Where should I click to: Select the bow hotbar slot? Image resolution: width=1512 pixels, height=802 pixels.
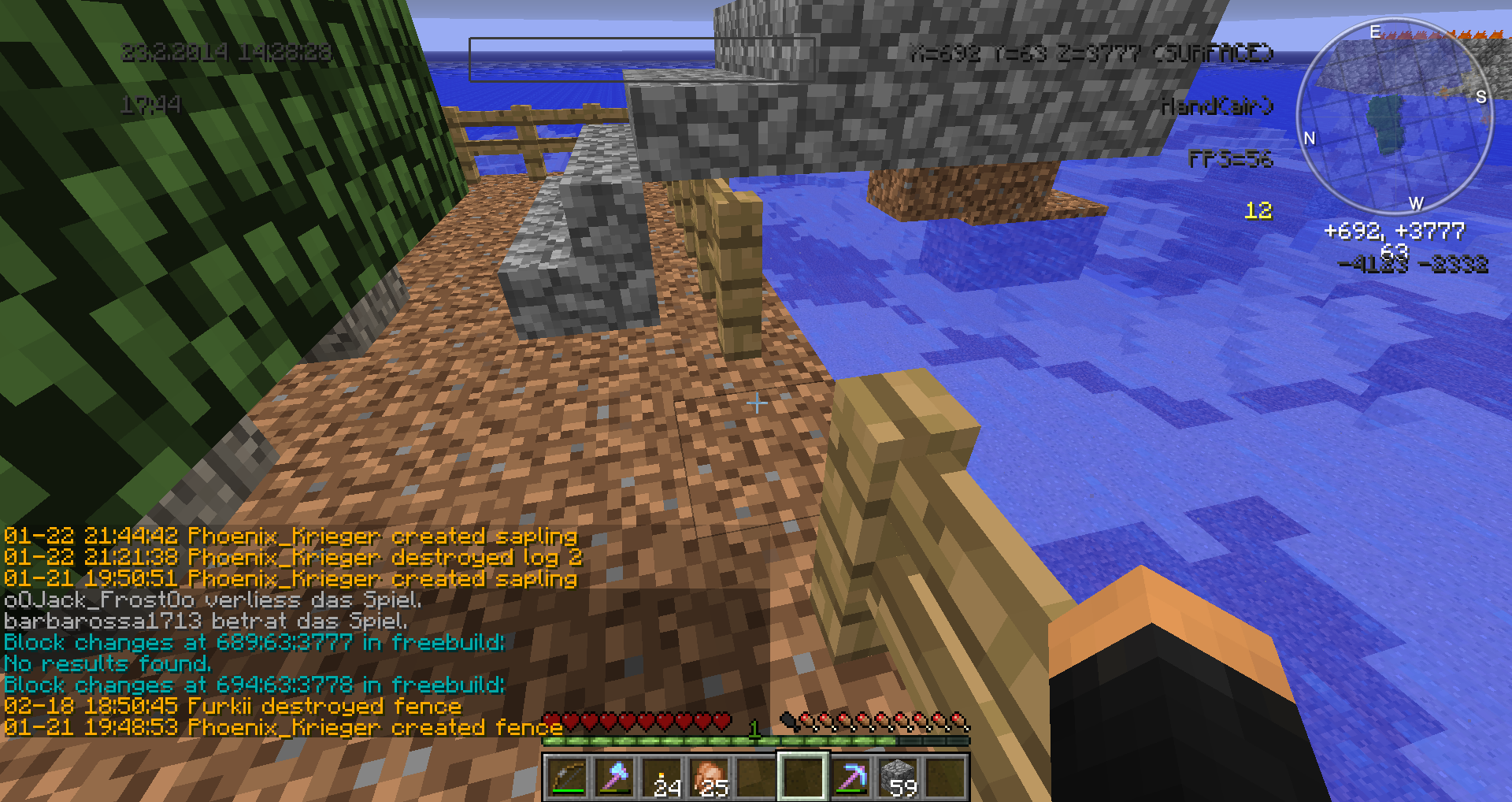(x=566, y=777)
